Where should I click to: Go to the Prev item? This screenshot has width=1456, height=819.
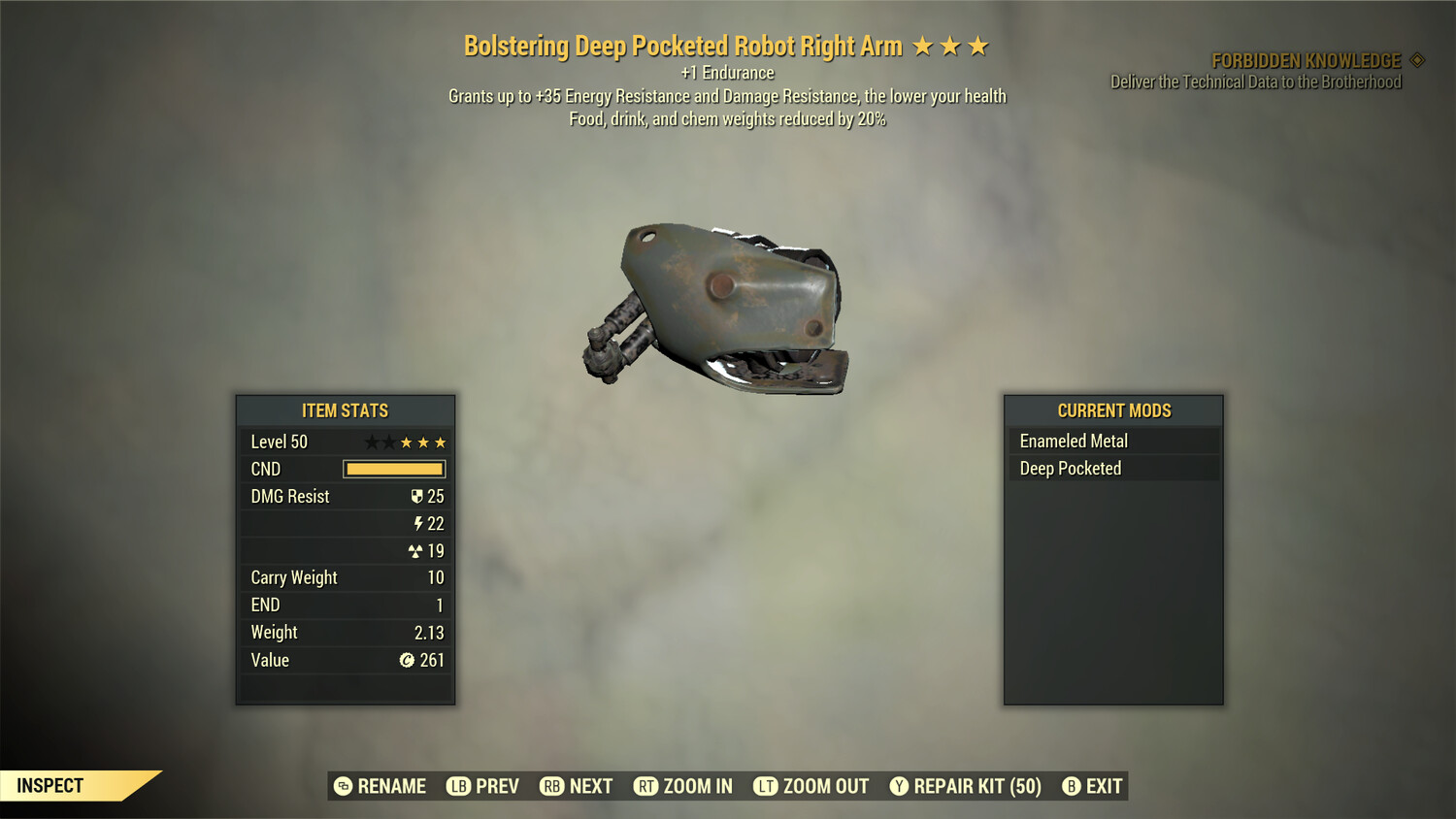pos(483,786)
